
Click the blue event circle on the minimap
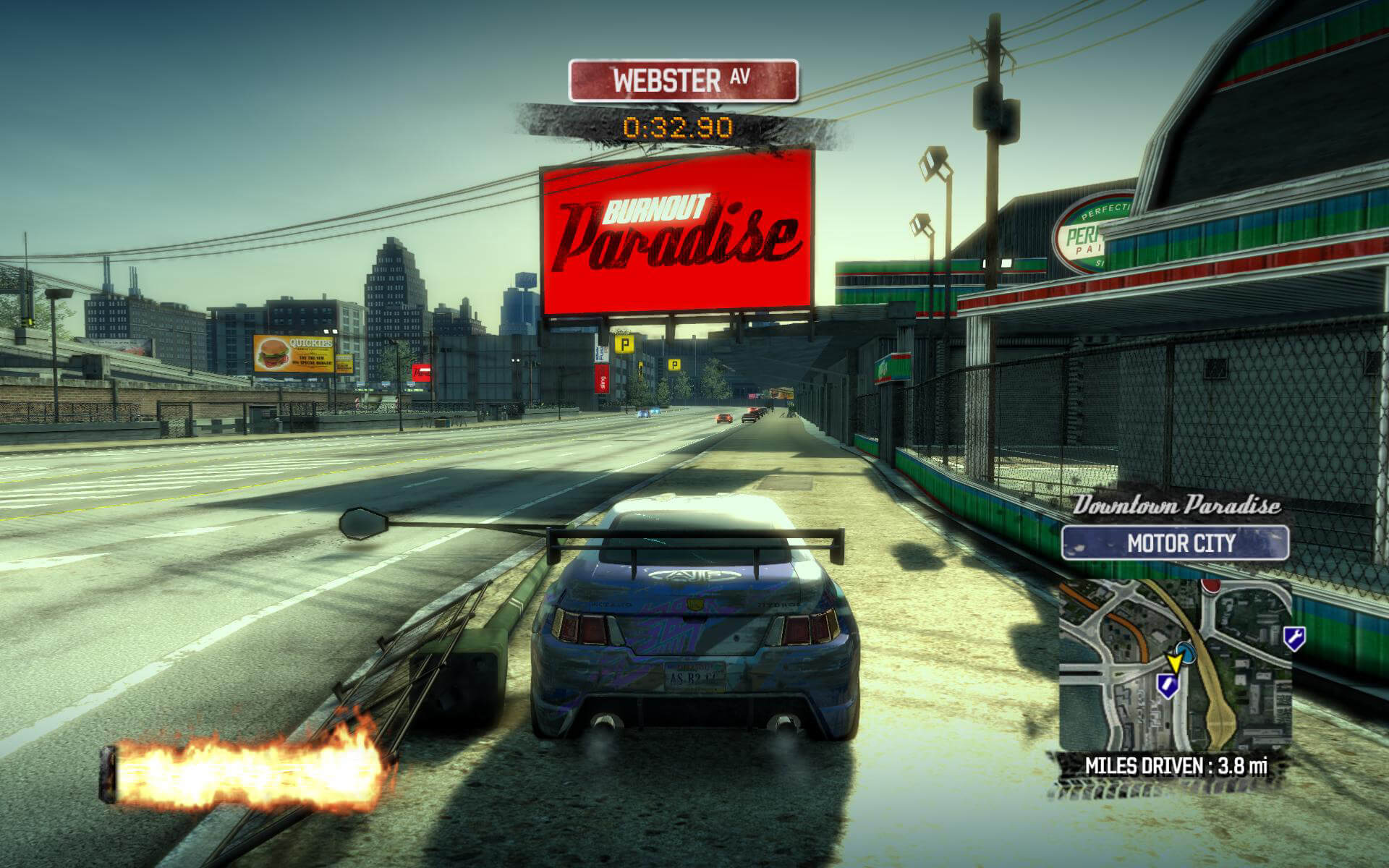tap(1186, 653)
